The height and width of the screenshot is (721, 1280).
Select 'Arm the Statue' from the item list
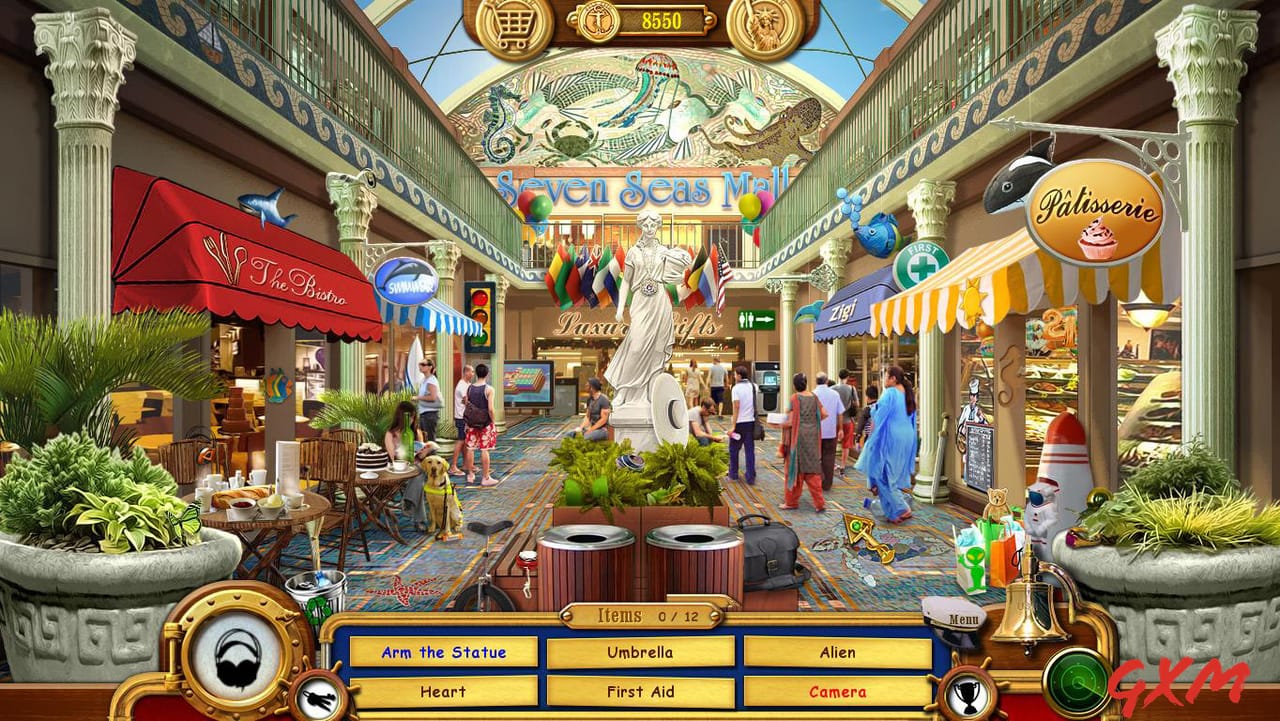pyautogui.click(x=446, y=651)
